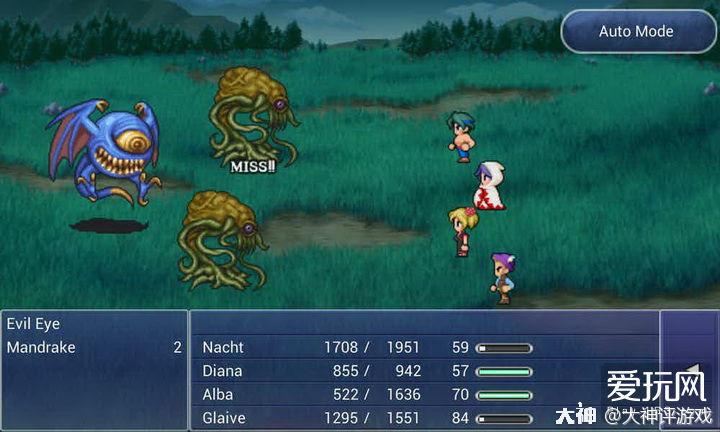Image resolution: width=720 pixels, height=432 pixels.
Task: Choose Mandrake from the enemy list
Action: (x=40, y=347)
